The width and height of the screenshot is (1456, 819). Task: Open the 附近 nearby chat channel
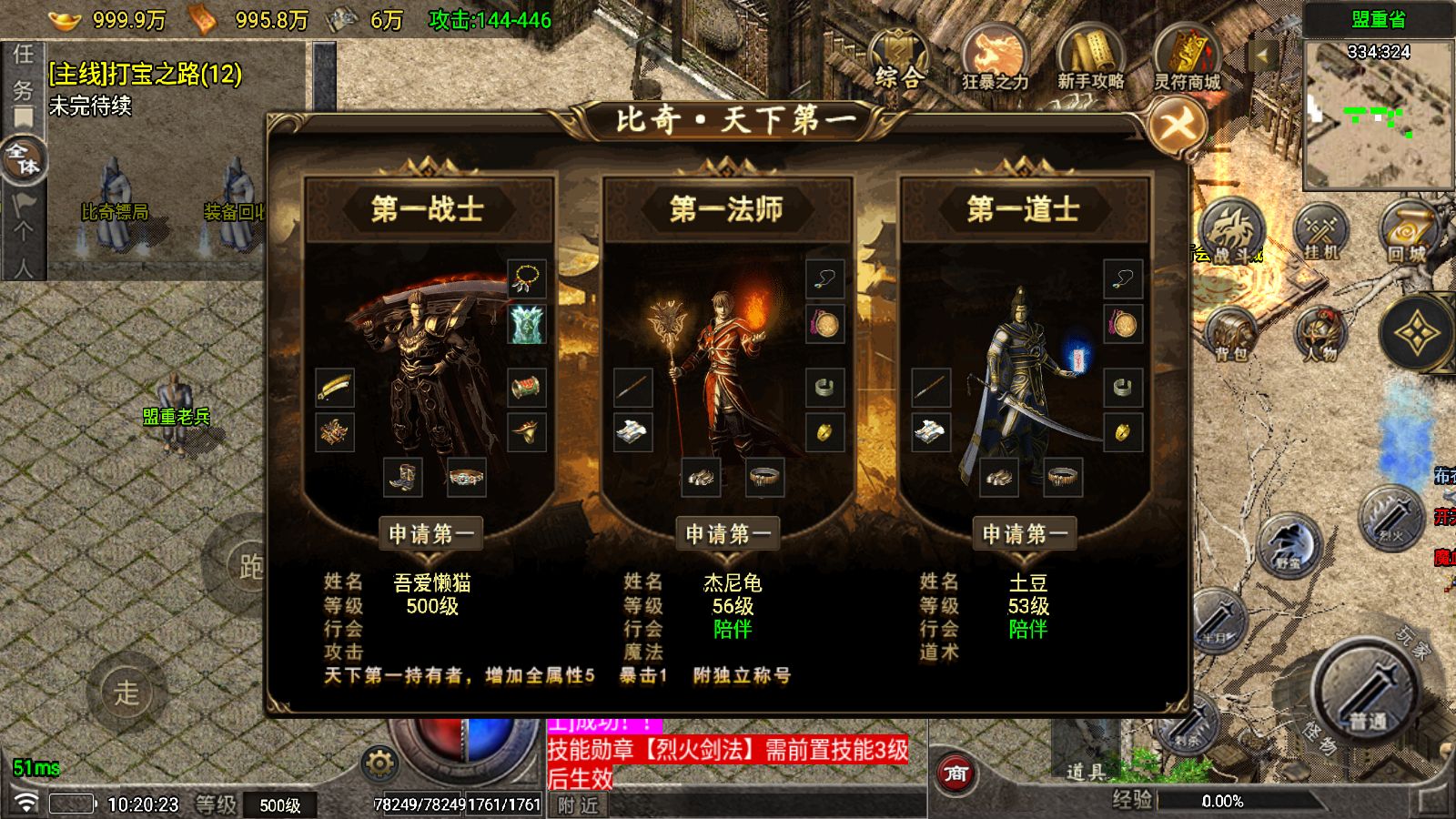click(x=579, y=805)
